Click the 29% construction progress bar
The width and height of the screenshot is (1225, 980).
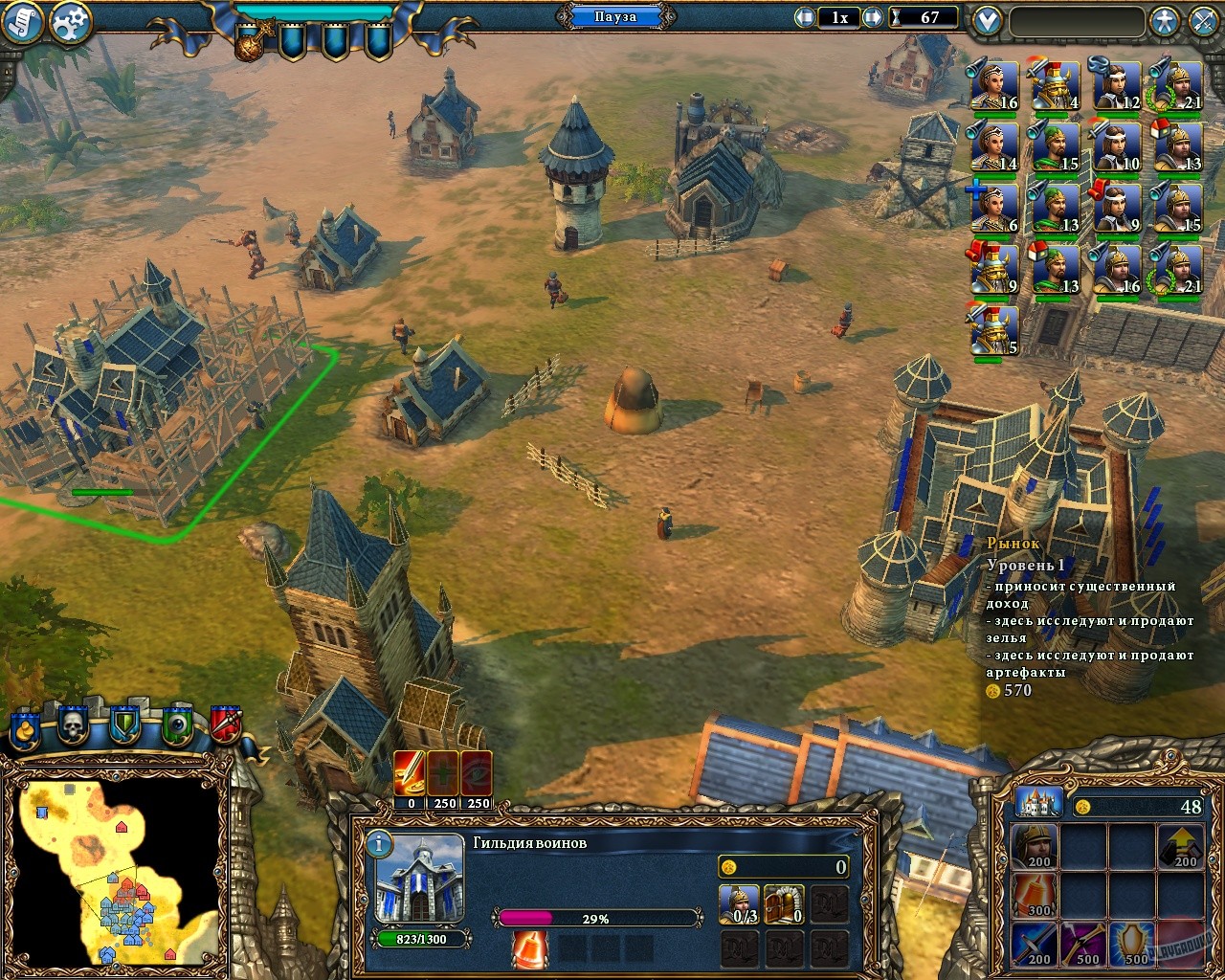pos(598,917)
